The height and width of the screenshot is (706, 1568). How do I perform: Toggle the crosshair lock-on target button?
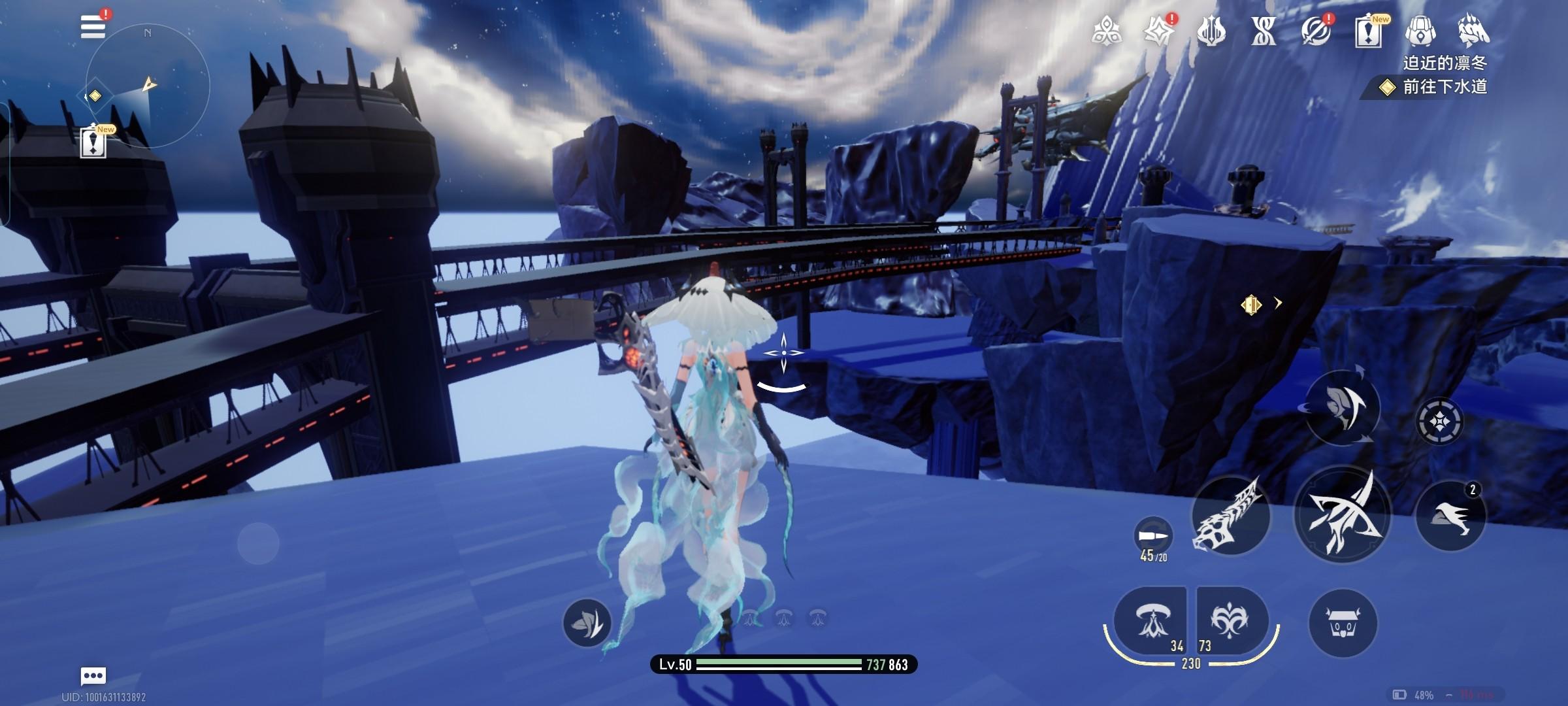[x=1439, y=421]
